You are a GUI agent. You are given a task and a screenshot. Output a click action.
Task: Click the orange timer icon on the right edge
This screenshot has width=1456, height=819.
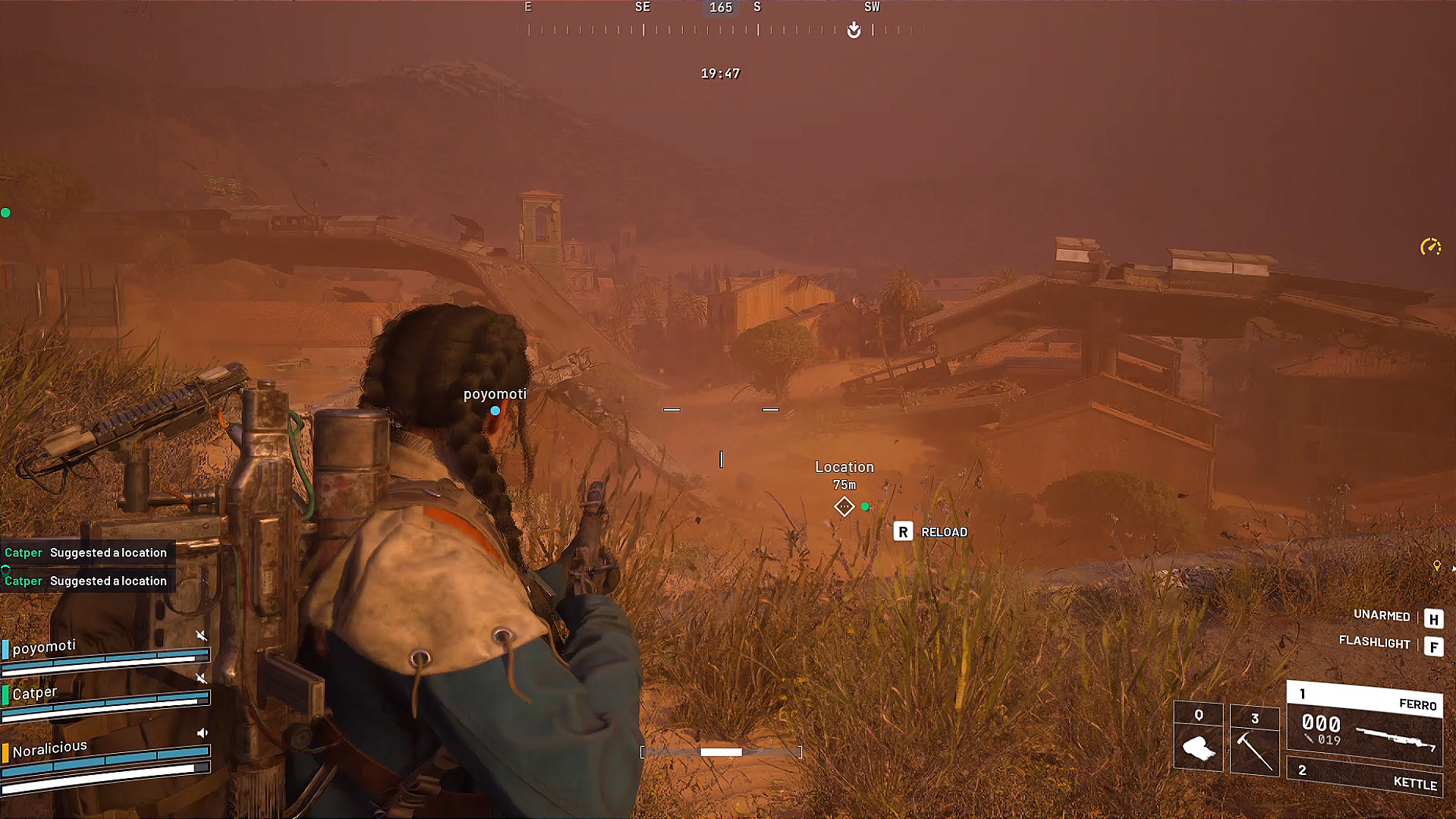1429,247
